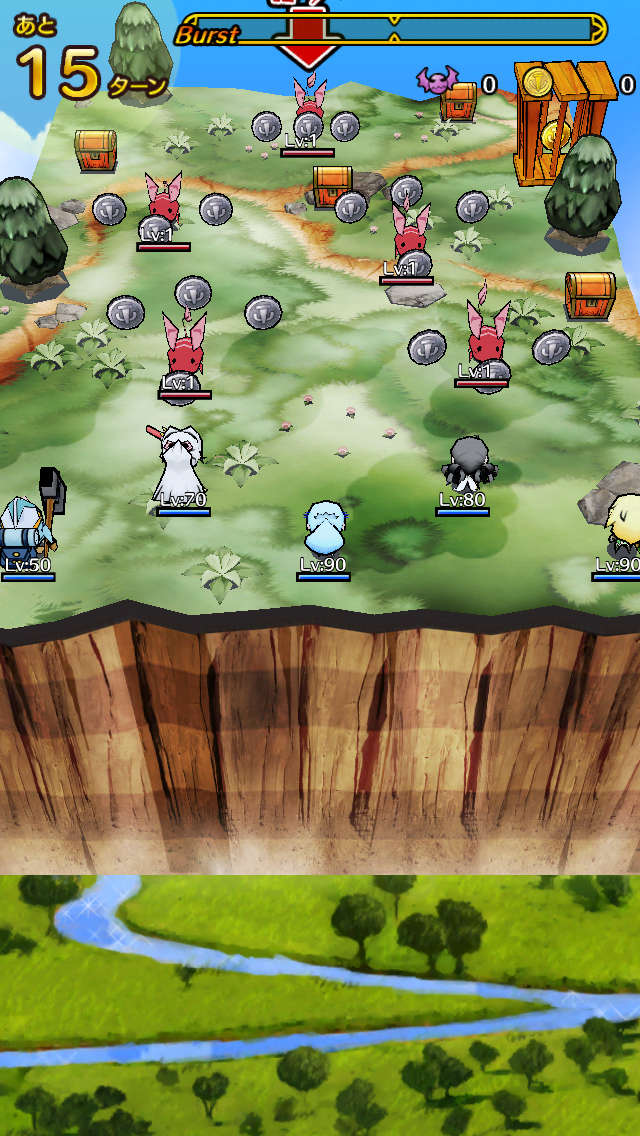Pick the black tentacled Lv:80 unit
Viewport: 640px width, 1136px height.
[x=466, y=464]
